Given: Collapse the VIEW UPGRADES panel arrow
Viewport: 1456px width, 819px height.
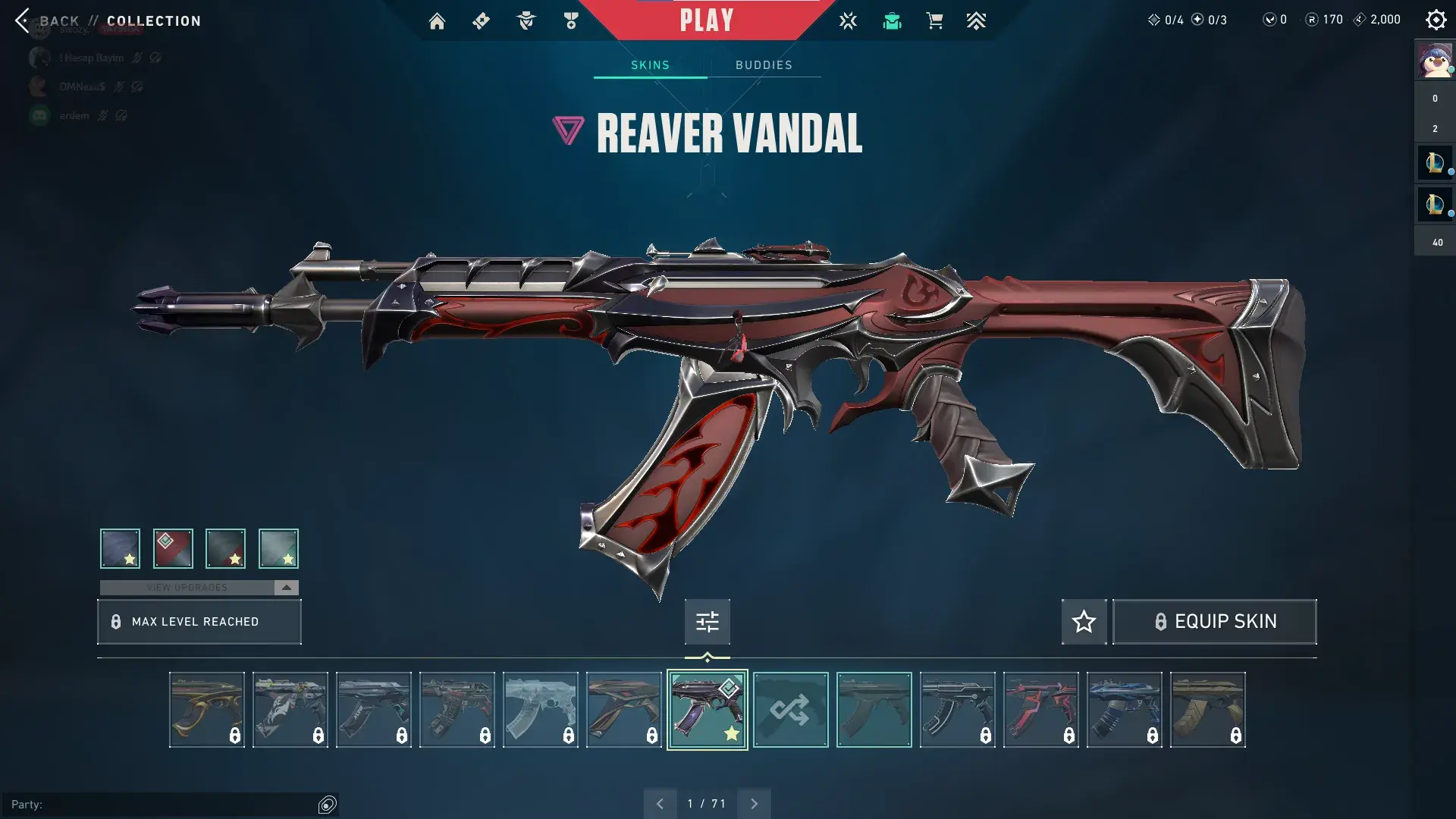Looking at the screenshot, I should click(x=285, y=586).
